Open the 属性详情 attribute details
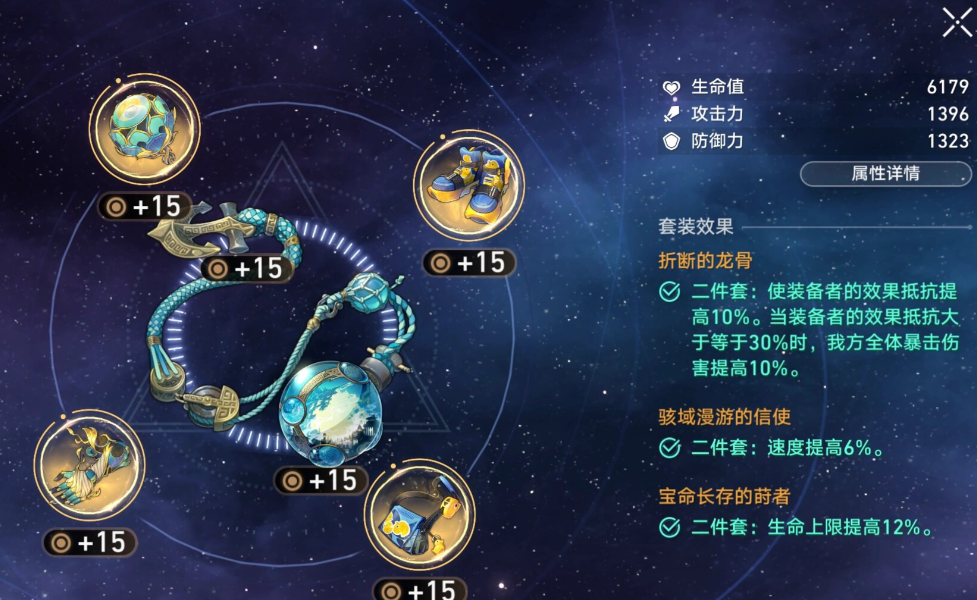 (884, 173)
